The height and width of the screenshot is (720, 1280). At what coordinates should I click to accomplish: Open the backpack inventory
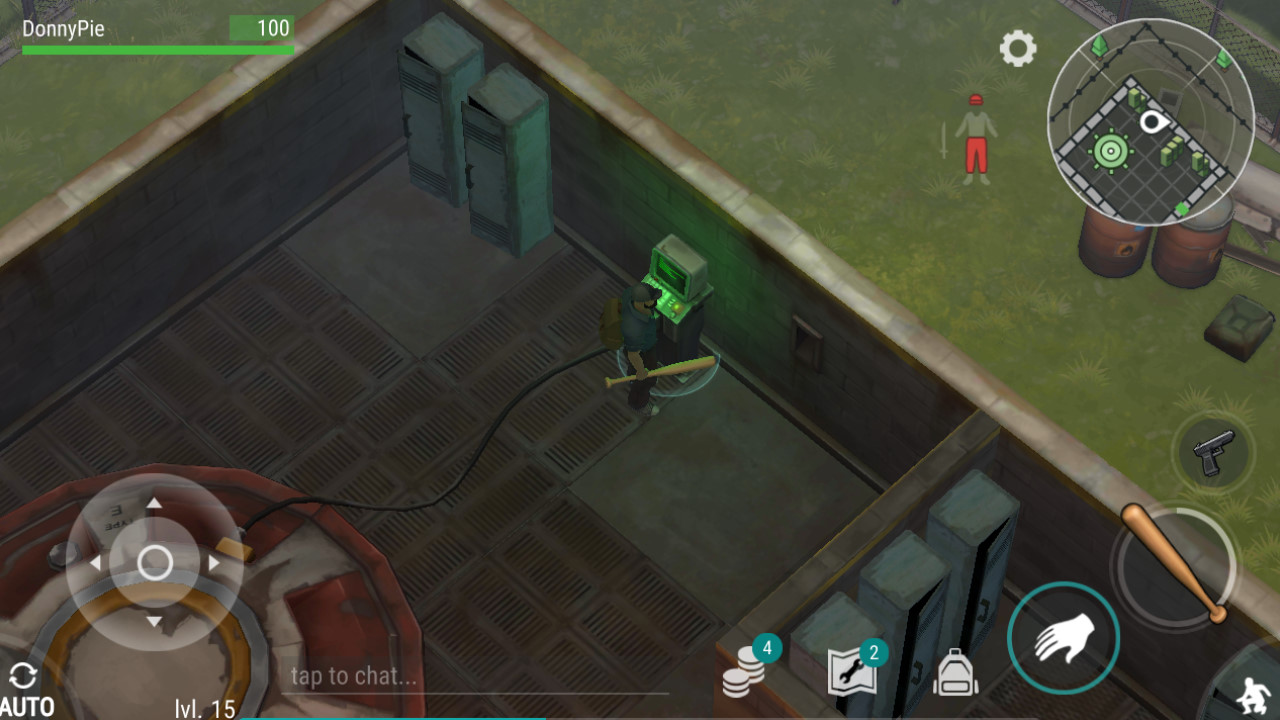955,673
